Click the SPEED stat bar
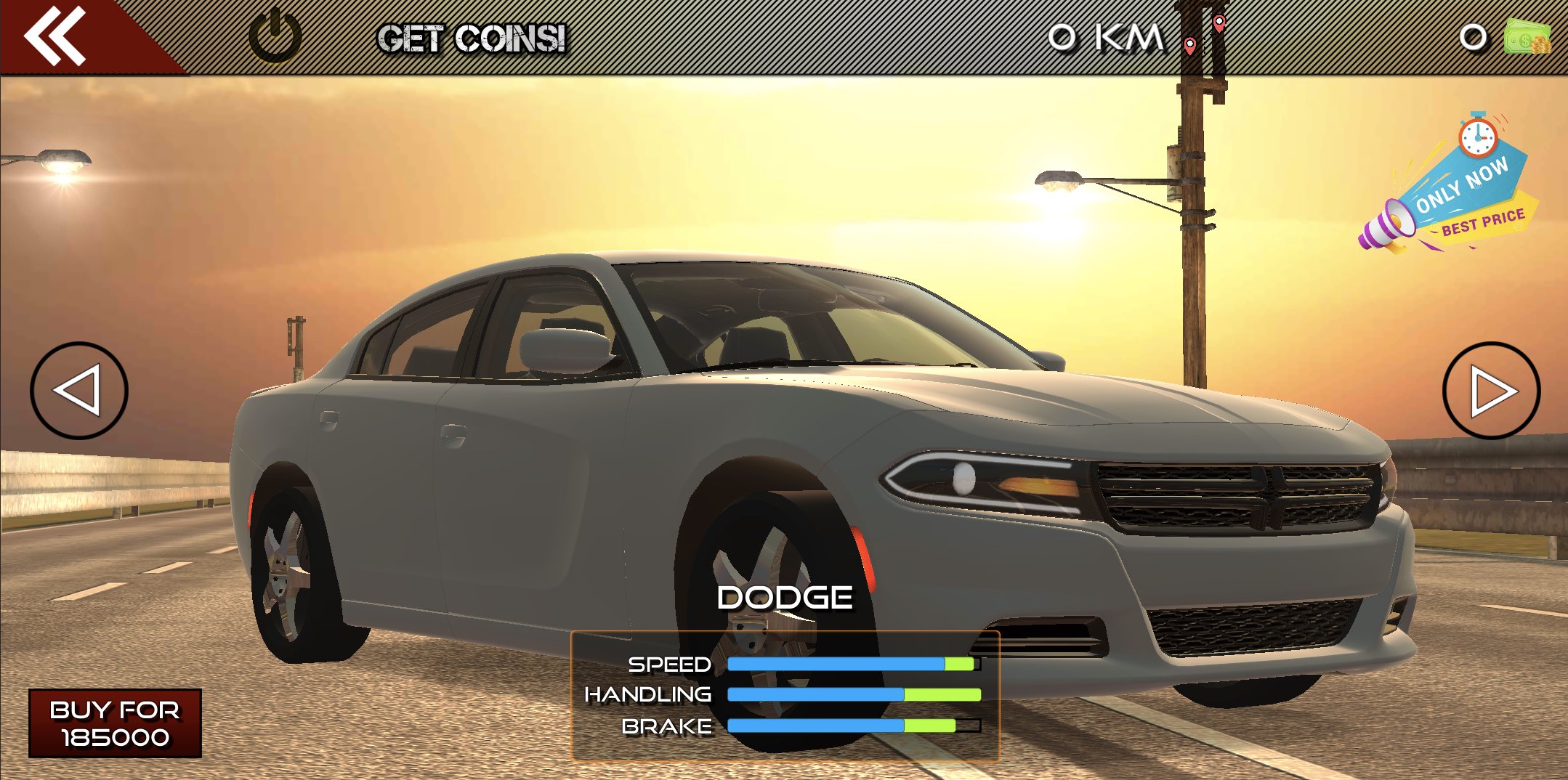The width and height of the screenshot is (1568, 780). (850, 663)
